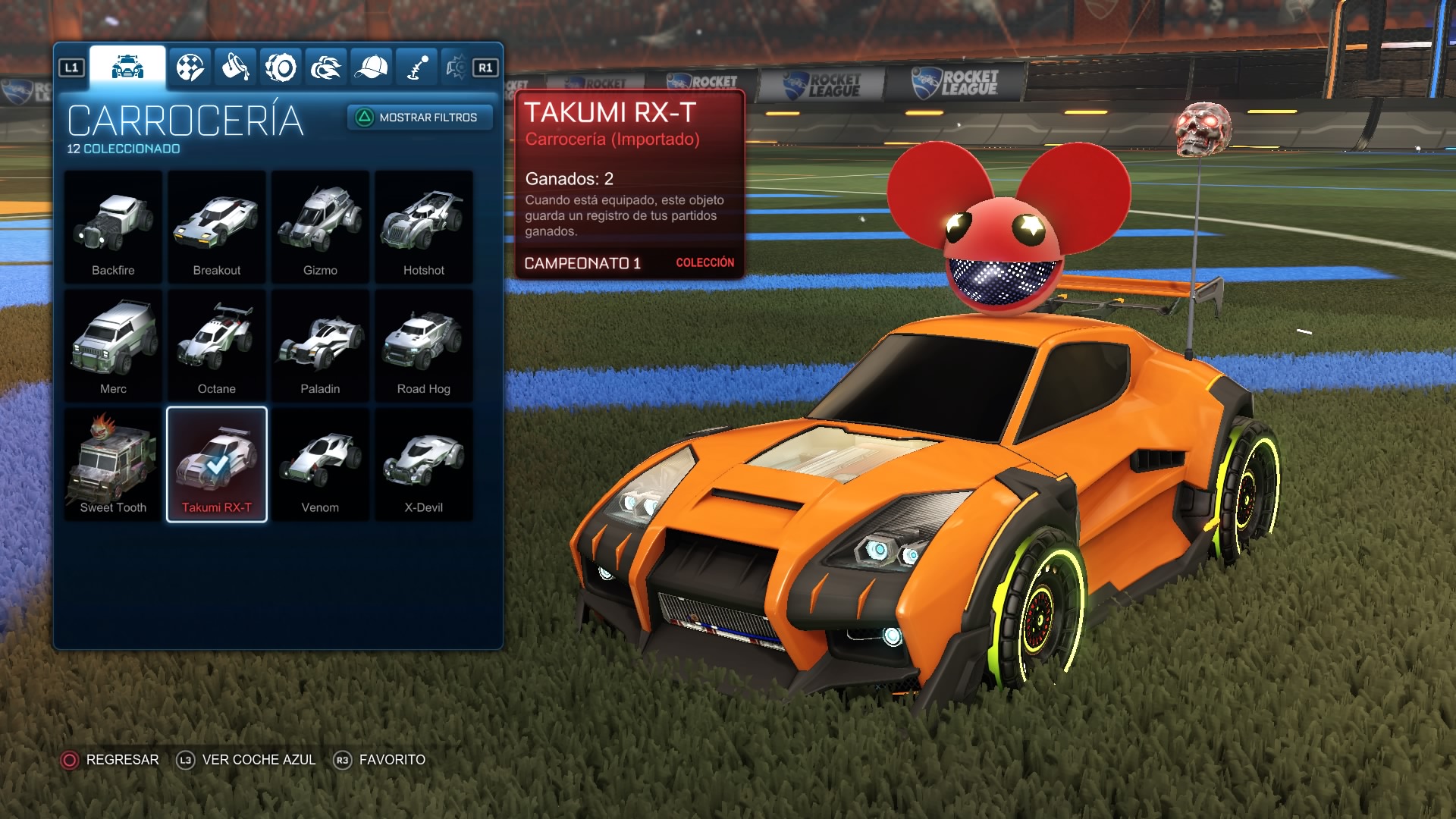
Task: Open the topper cap tab
Action: (372, 68)
